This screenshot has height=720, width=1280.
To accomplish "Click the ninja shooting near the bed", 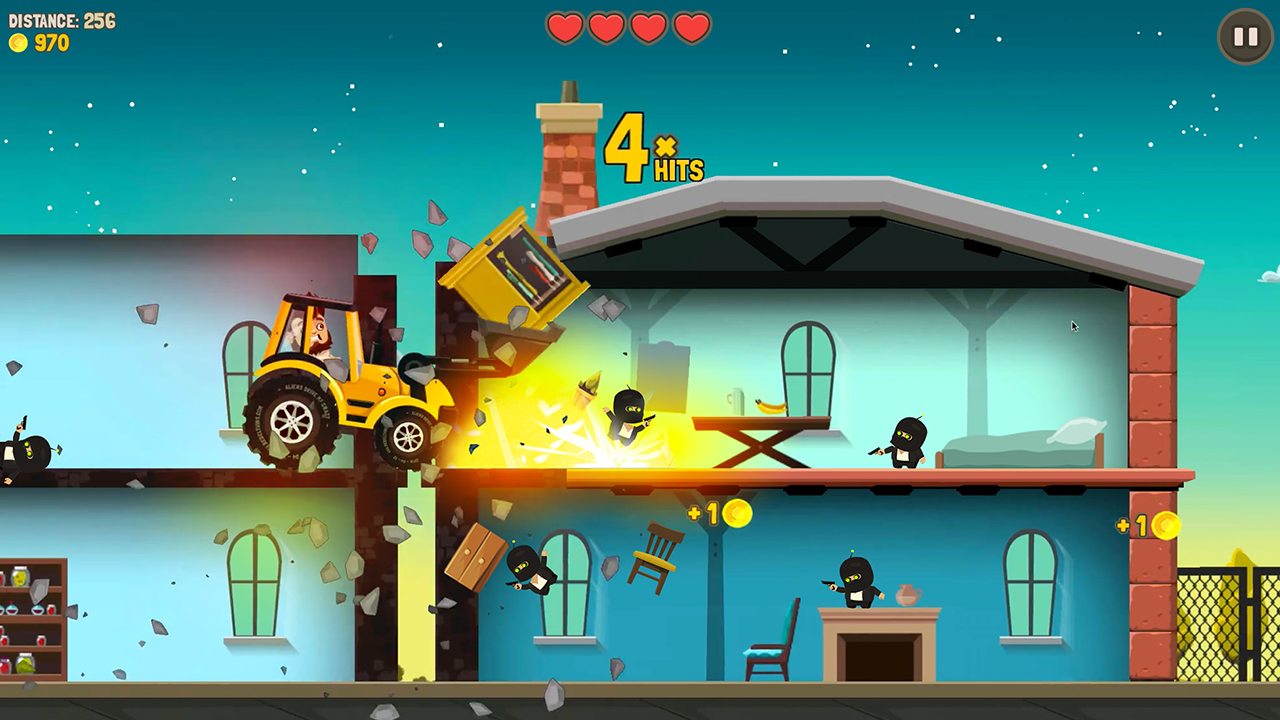I will (905, 440).
